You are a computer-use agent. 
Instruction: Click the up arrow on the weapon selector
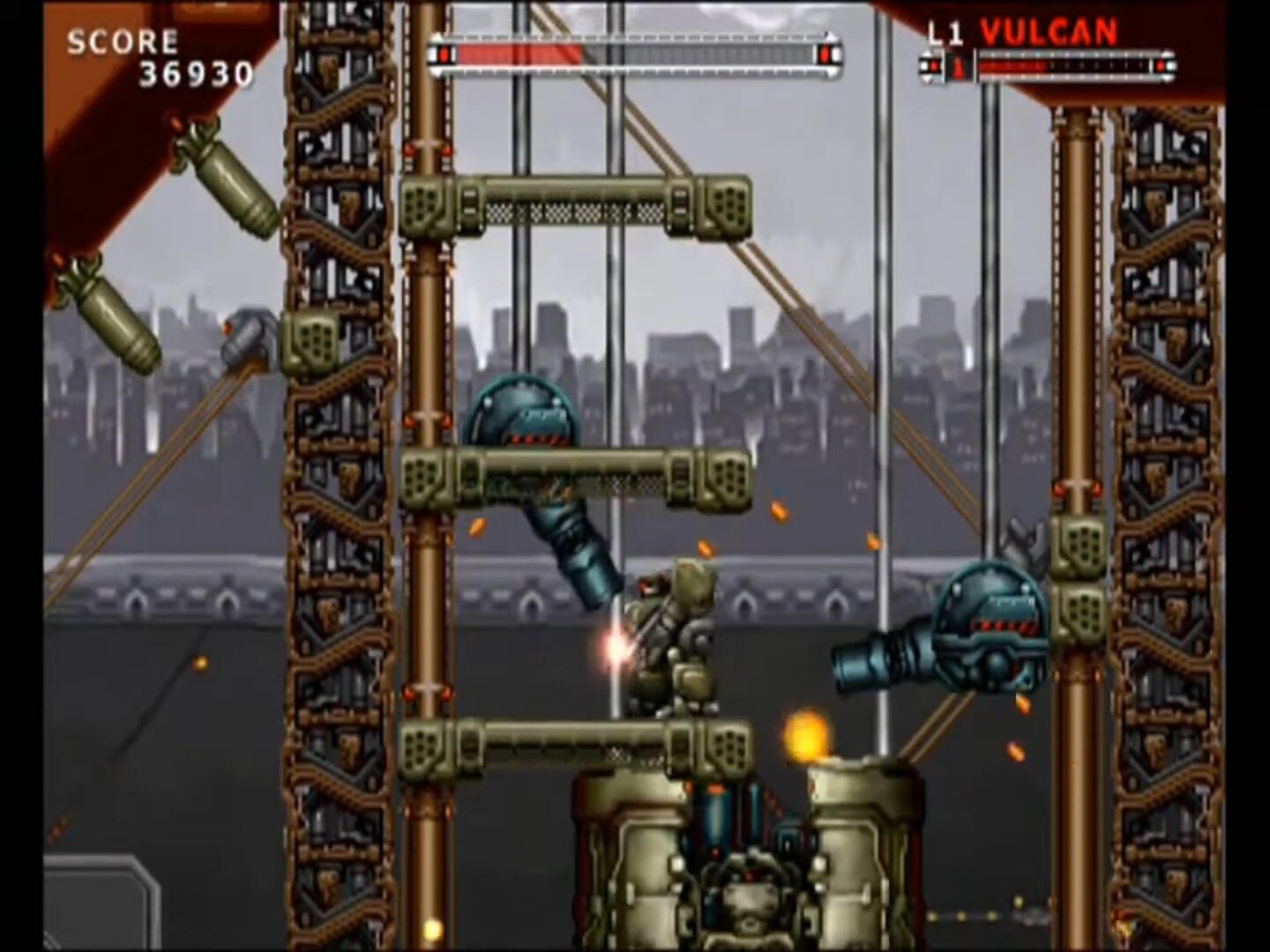click(x=927, y=55)
